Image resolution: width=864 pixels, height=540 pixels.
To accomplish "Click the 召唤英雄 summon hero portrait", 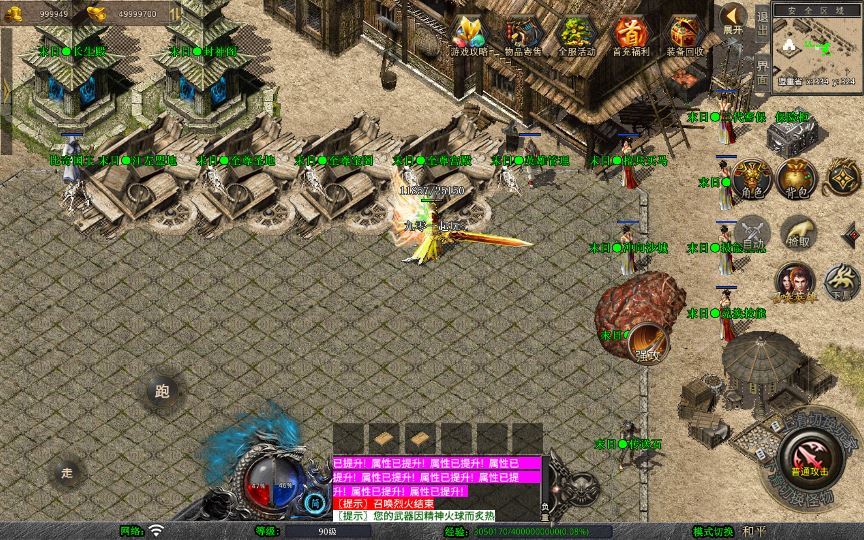I will click(795, 281).
